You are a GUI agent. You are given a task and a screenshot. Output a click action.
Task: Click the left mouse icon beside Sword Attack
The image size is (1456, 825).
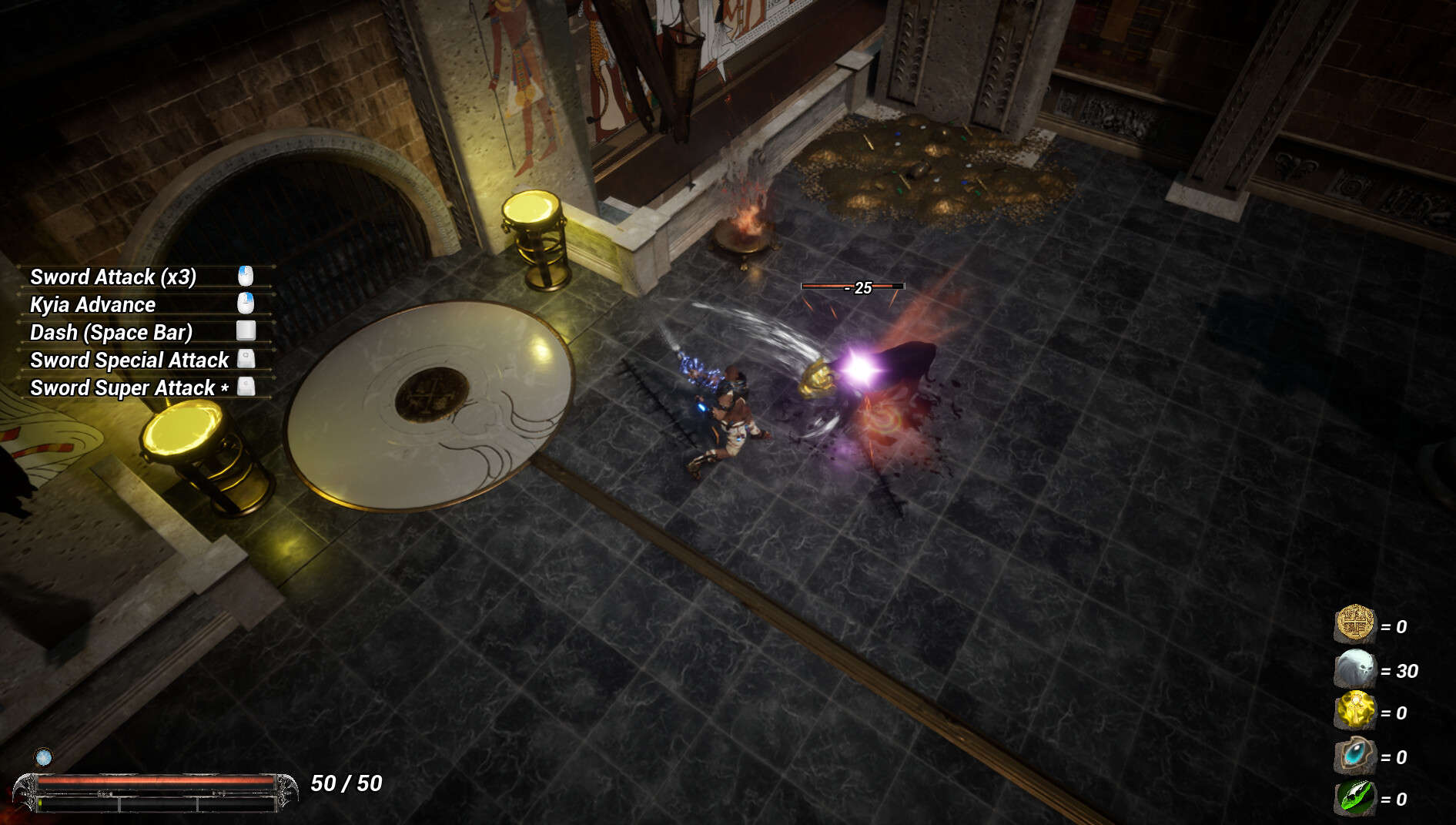[246, 276]
